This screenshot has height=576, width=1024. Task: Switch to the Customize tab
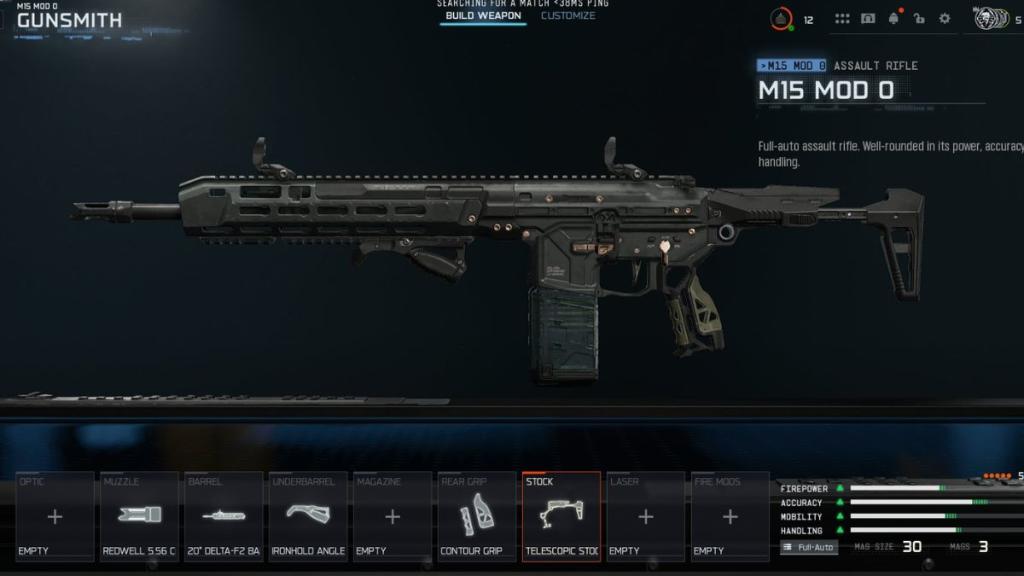568,16
